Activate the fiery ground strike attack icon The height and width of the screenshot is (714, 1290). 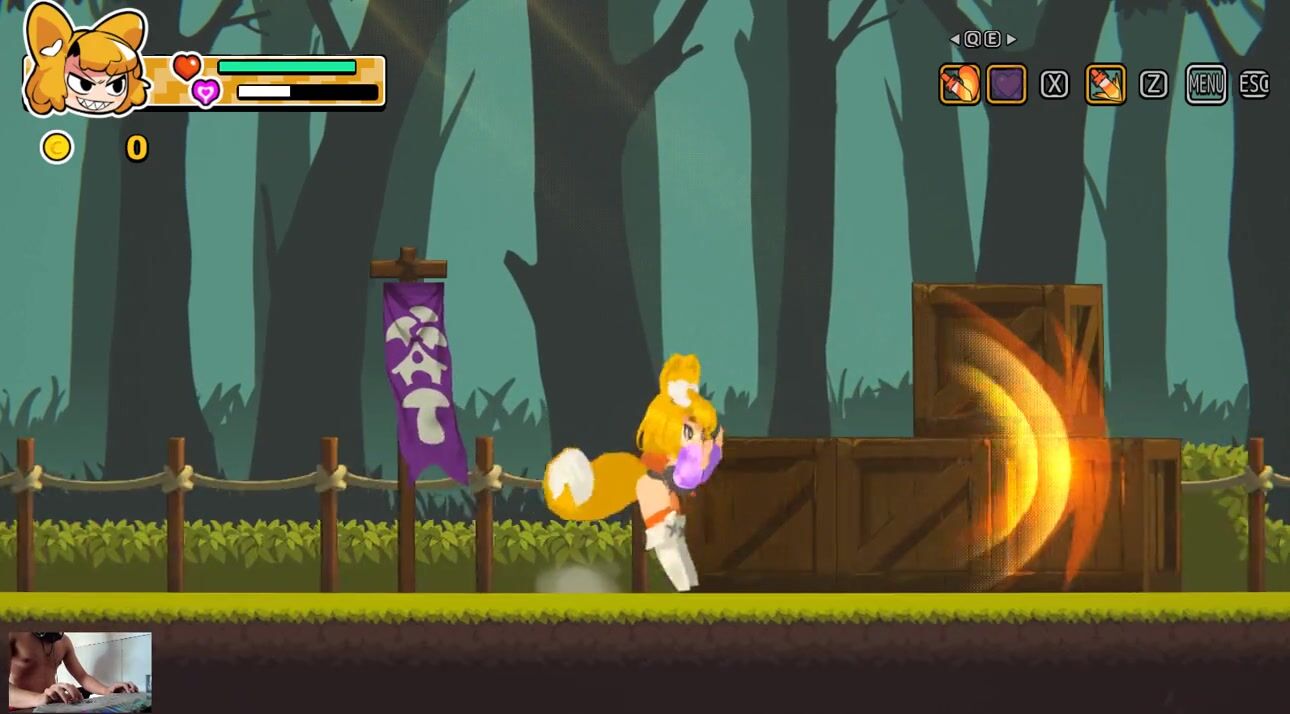pos(1105,85)
